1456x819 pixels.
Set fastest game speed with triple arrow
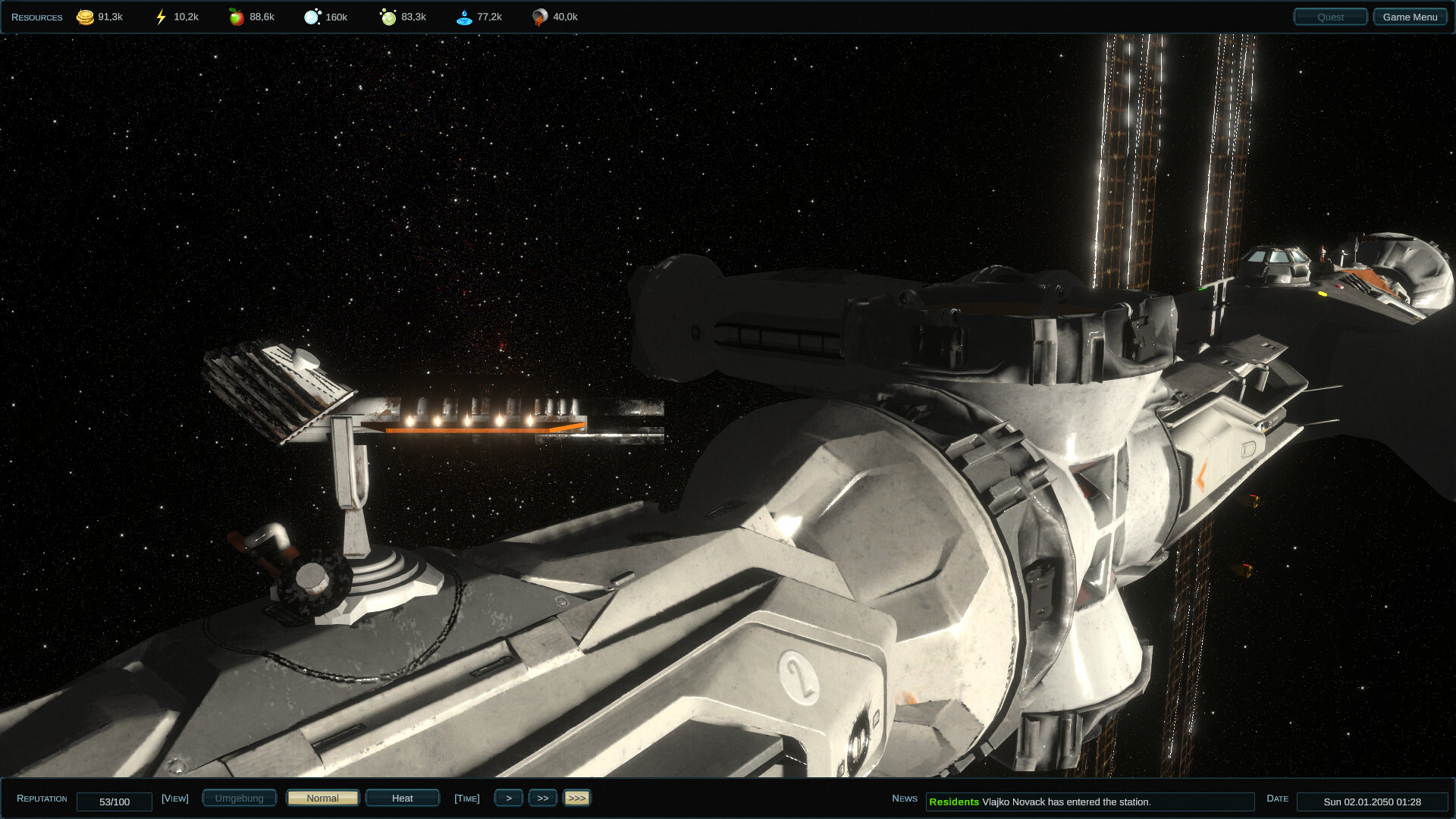577,798
